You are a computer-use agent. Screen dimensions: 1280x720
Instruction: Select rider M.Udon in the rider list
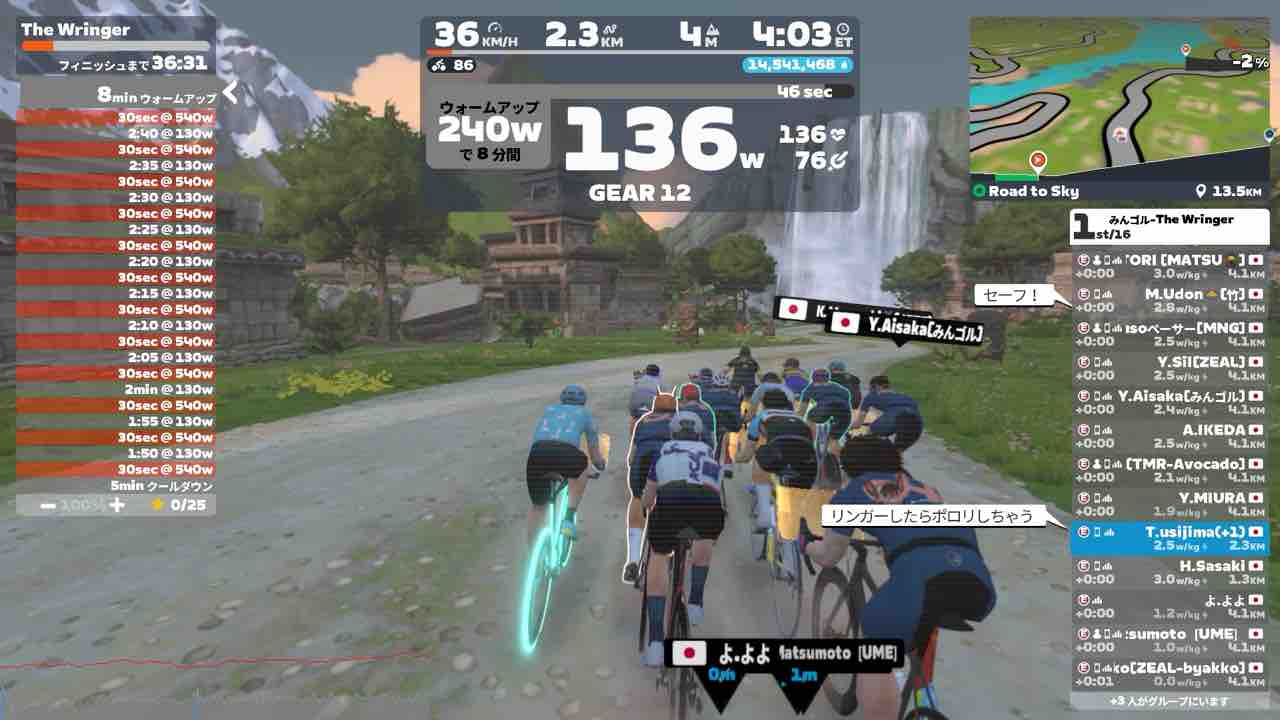pos(1169,301)
